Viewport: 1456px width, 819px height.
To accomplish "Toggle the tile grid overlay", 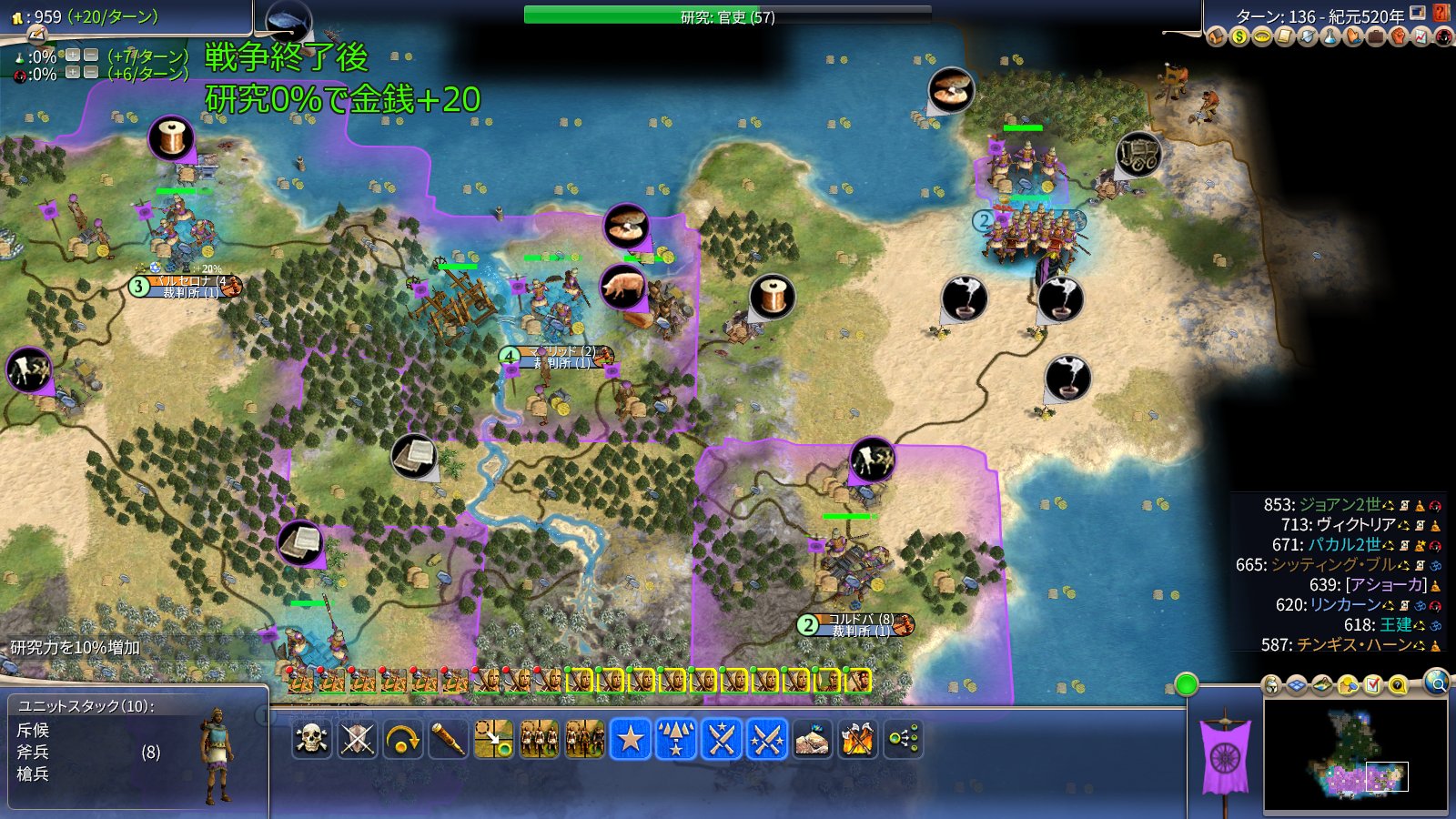I will coord(1296,685).
